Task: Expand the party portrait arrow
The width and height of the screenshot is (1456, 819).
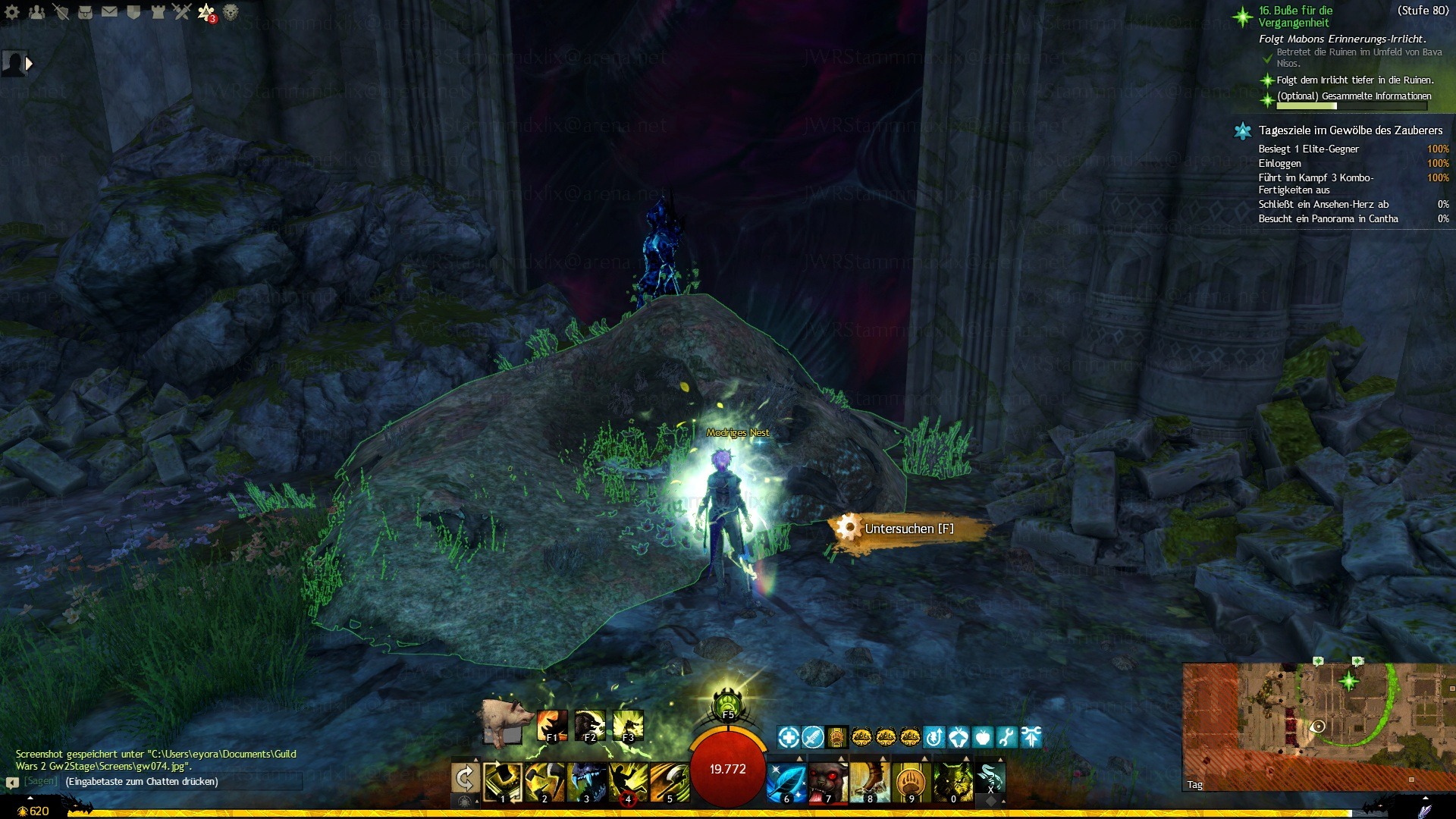Action: click(x=29, y=64)
